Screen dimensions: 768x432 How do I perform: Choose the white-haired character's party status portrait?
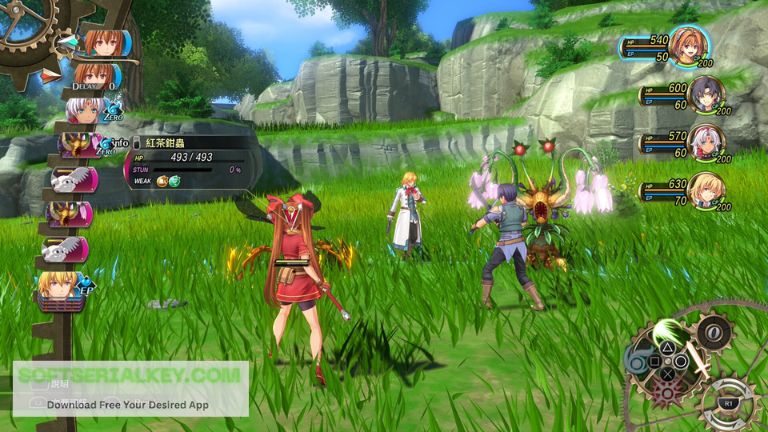[706, 142]
